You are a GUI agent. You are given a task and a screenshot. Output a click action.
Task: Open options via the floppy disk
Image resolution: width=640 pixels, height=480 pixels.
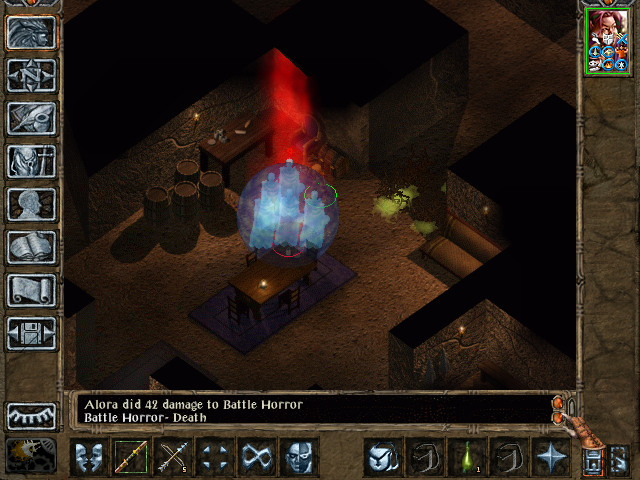pyautogui.click(x=32, y=333)
